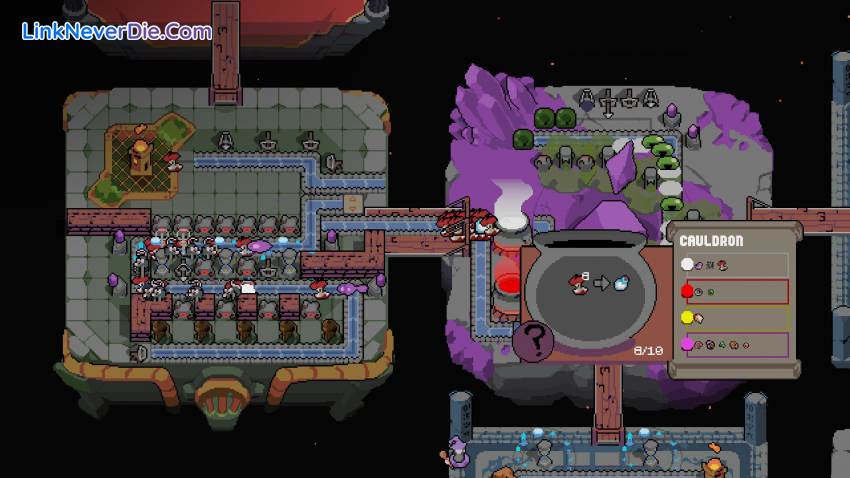
Task: Open the LinkNeverDie.Com watermark link
Action: pyautogui.click(x=116, y=31)
